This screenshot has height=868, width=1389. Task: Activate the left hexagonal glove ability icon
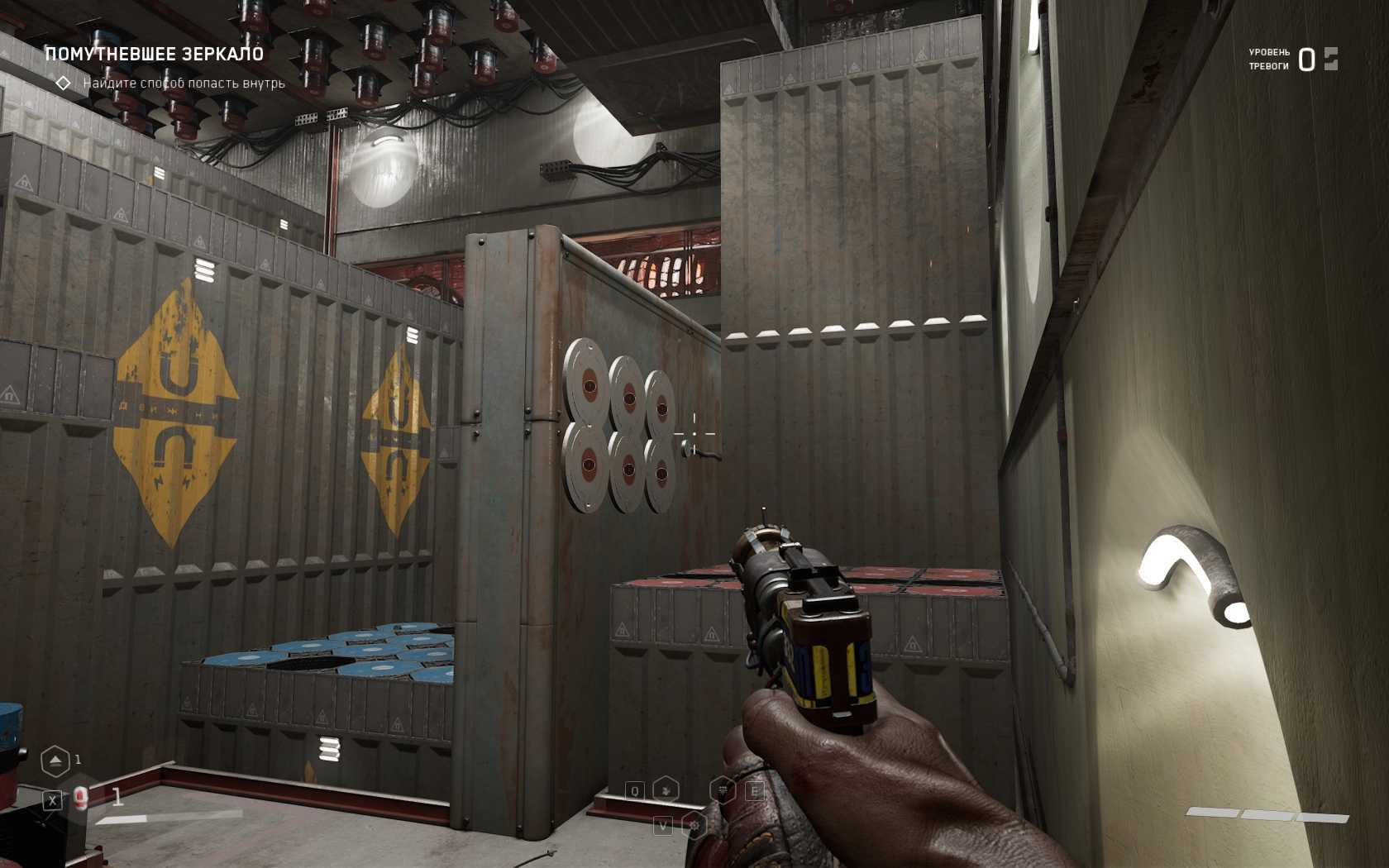coord(666,790)
